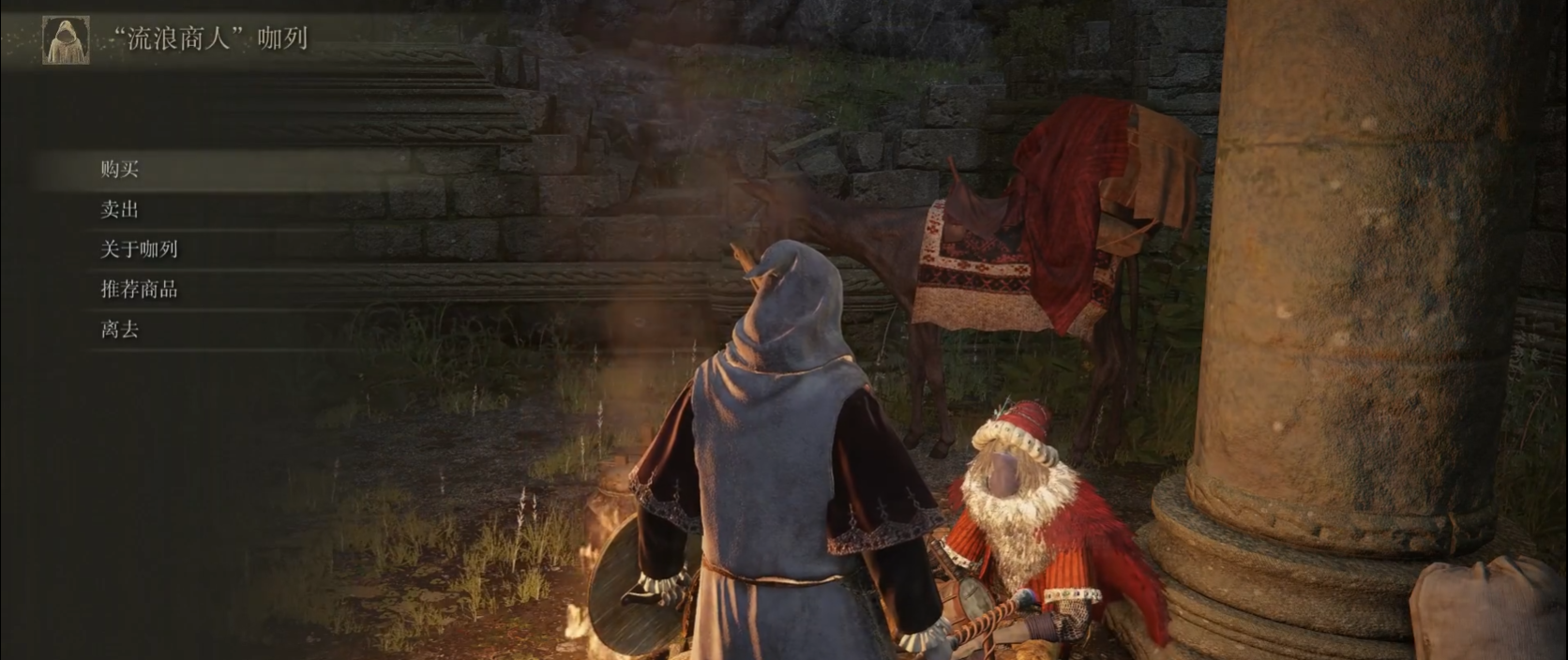Viewport: 1568px width, 660px height.
Task: Choose the 关于咖列 dialogue entry
Action: point(139,249)
